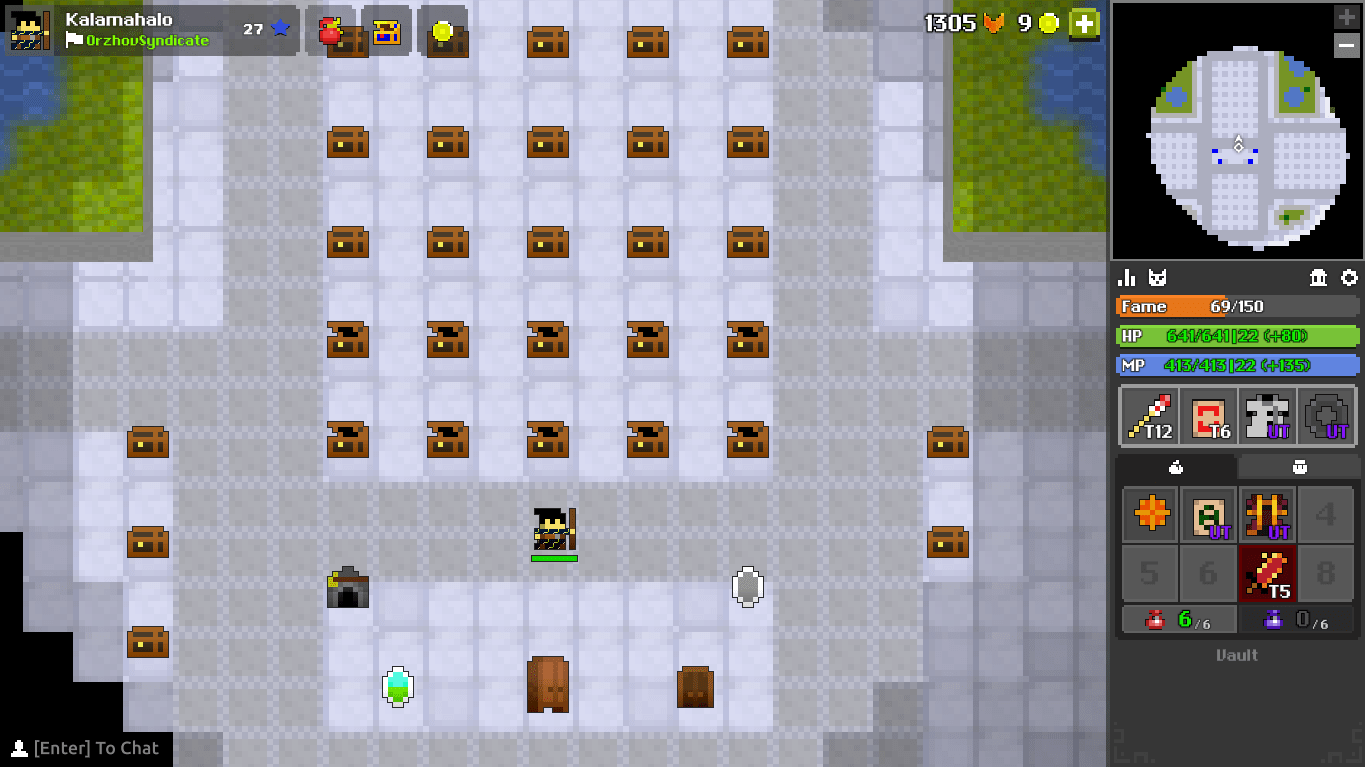This screenshot has width=1365, height=767.
Task: Open the stats graph icon
Action: coord(1126,277)
